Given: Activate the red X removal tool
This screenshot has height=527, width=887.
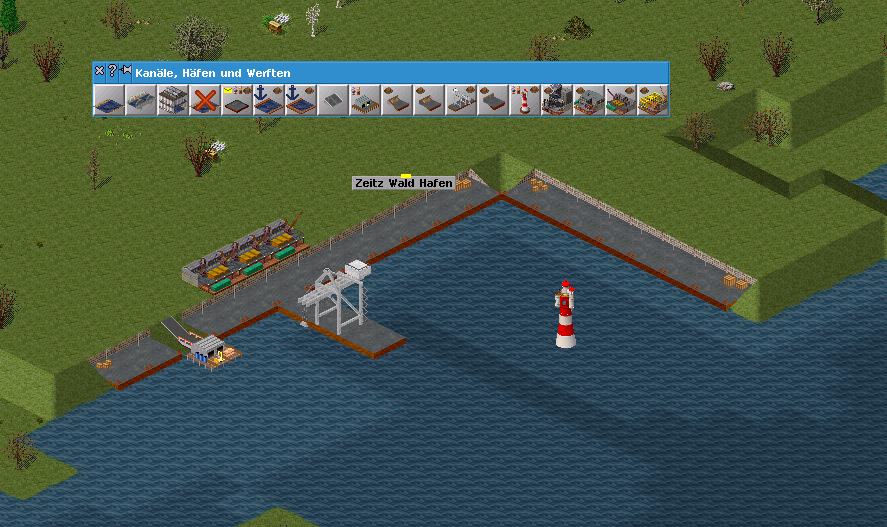Looking at the screenshot, I should pos(205,100).
